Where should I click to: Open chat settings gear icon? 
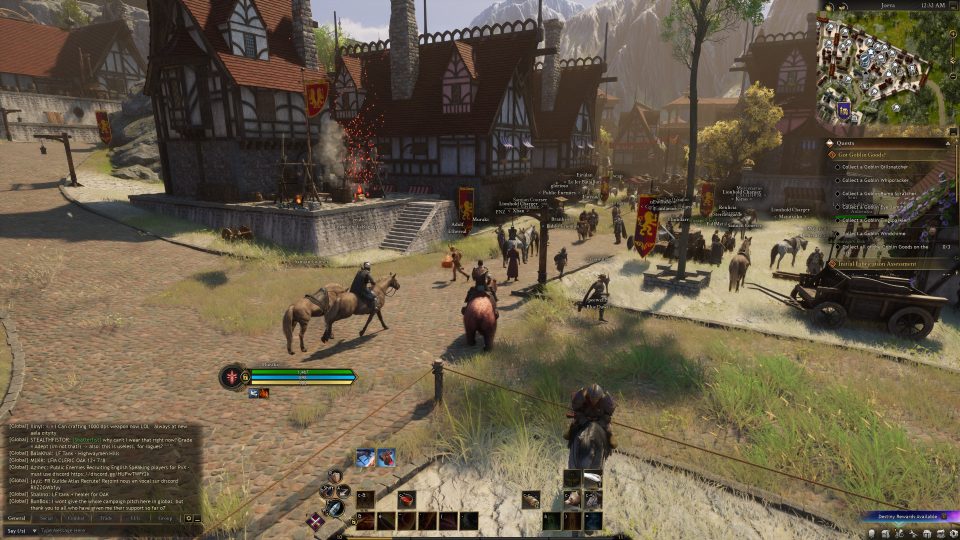click(188, 518)
